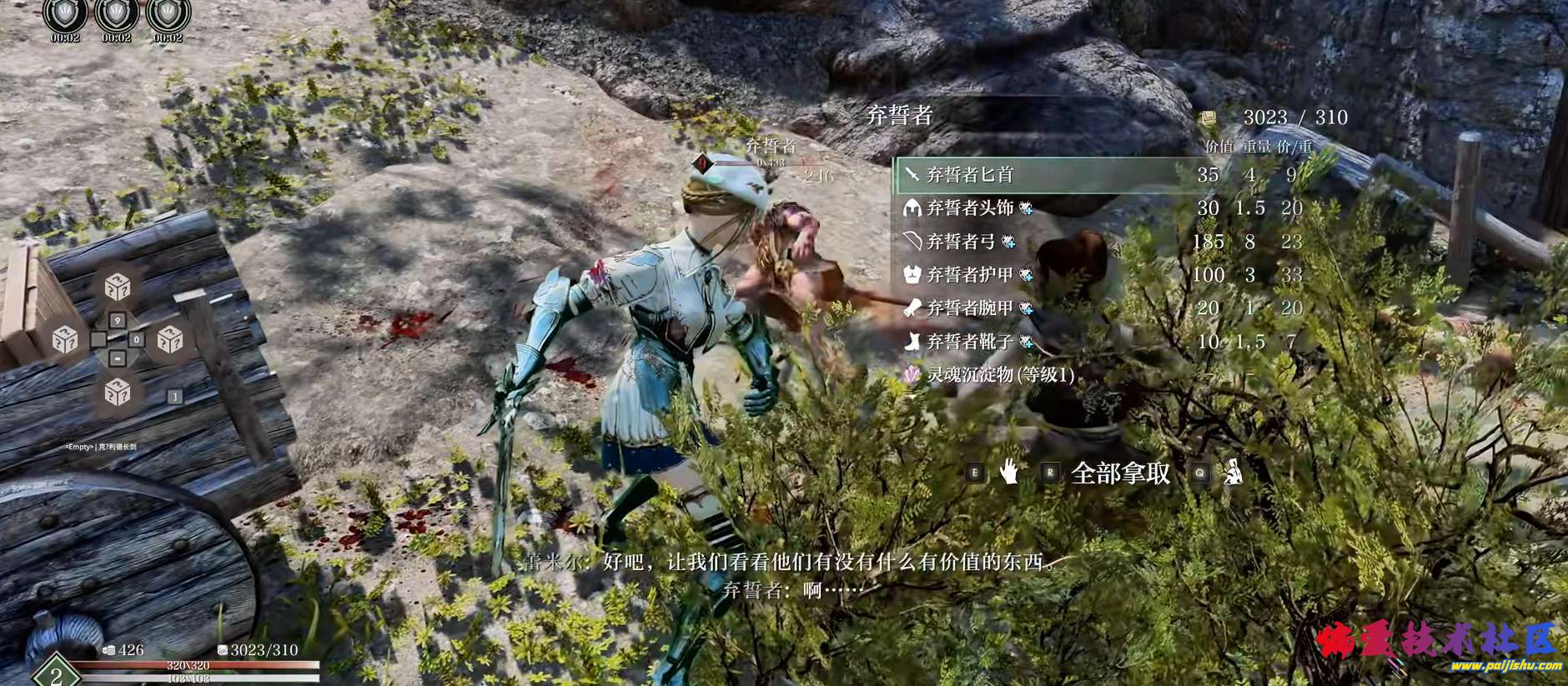
Task: Sort loot by the 重量 weight column
Action: pyautogui.click(x=1256, y=147)
